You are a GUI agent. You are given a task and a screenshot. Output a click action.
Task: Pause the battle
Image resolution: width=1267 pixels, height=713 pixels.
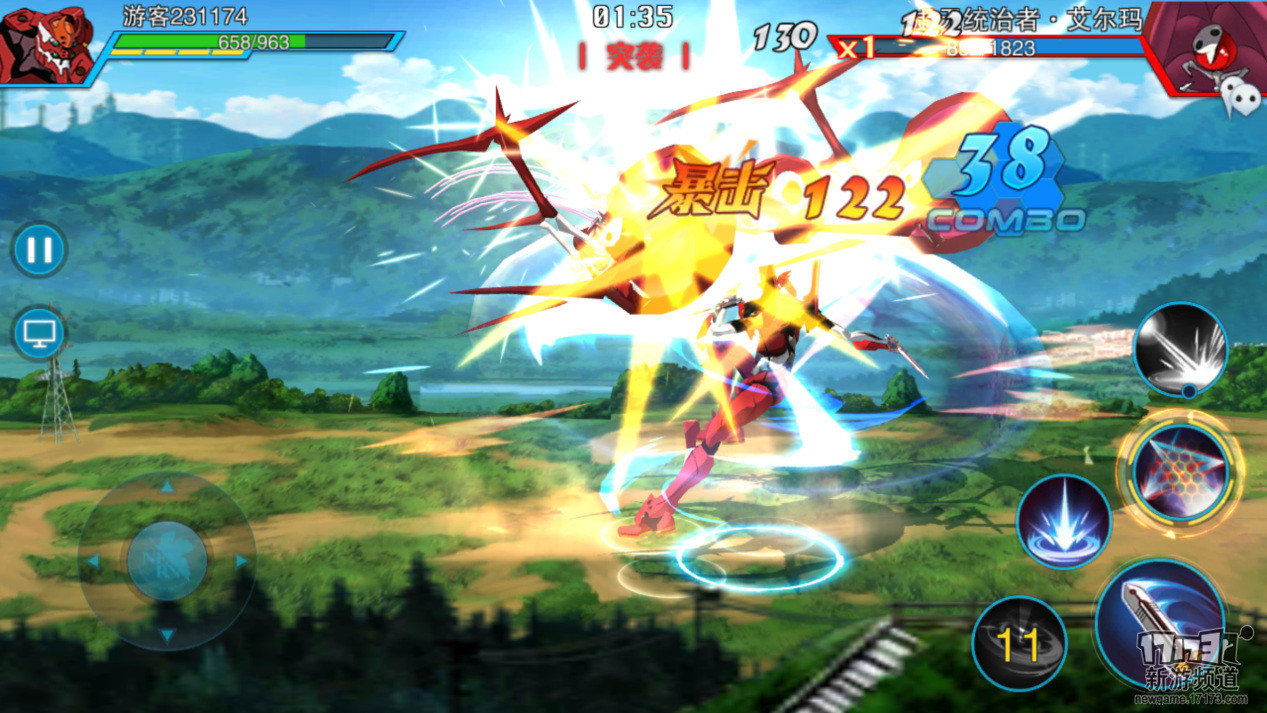(39, 249)
